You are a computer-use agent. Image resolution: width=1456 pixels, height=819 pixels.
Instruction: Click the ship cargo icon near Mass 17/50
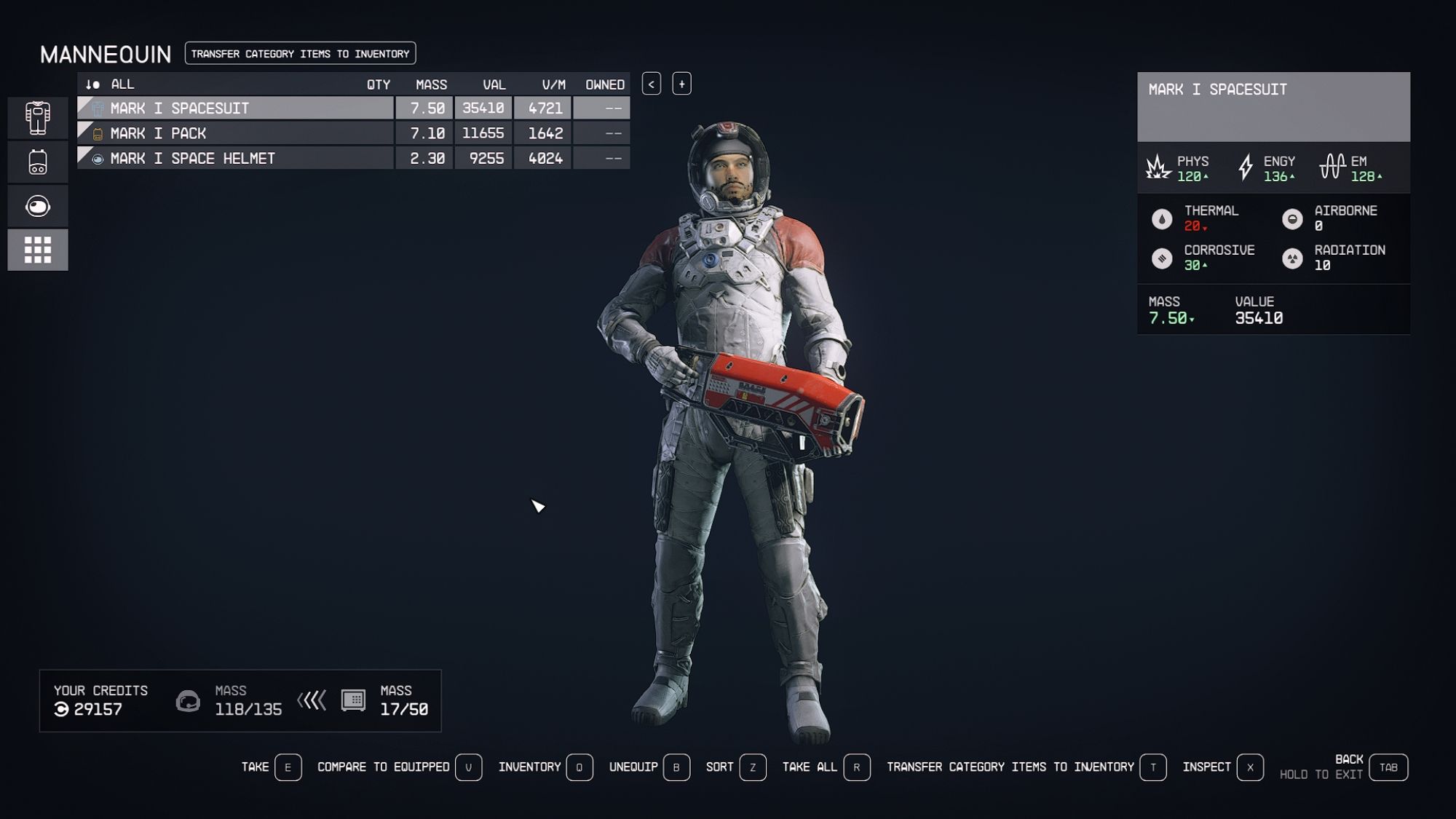[x=355, y=702]
